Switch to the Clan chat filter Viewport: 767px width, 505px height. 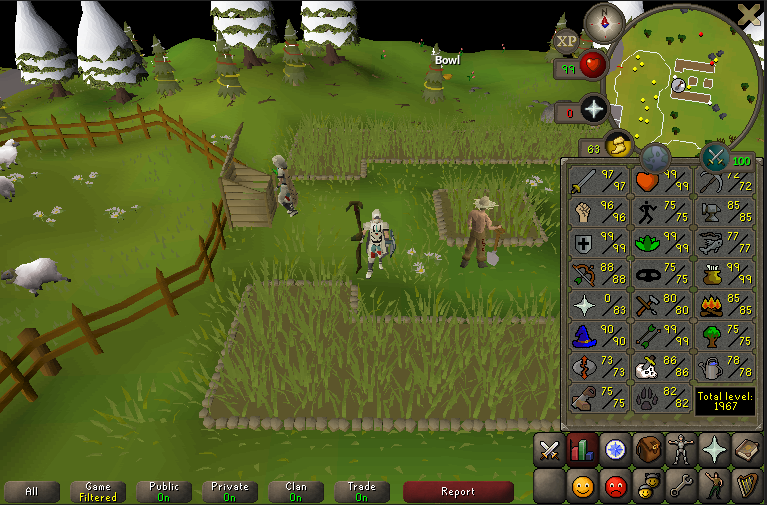click(x=296, y=491)
